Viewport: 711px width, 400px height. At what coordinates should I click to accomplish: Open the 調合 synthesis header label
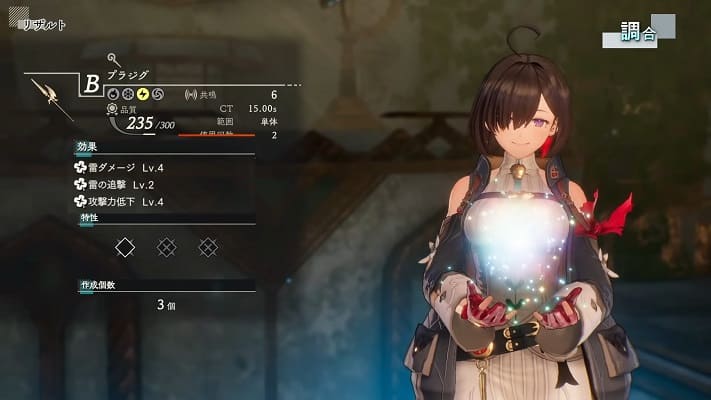click(639, 32)
